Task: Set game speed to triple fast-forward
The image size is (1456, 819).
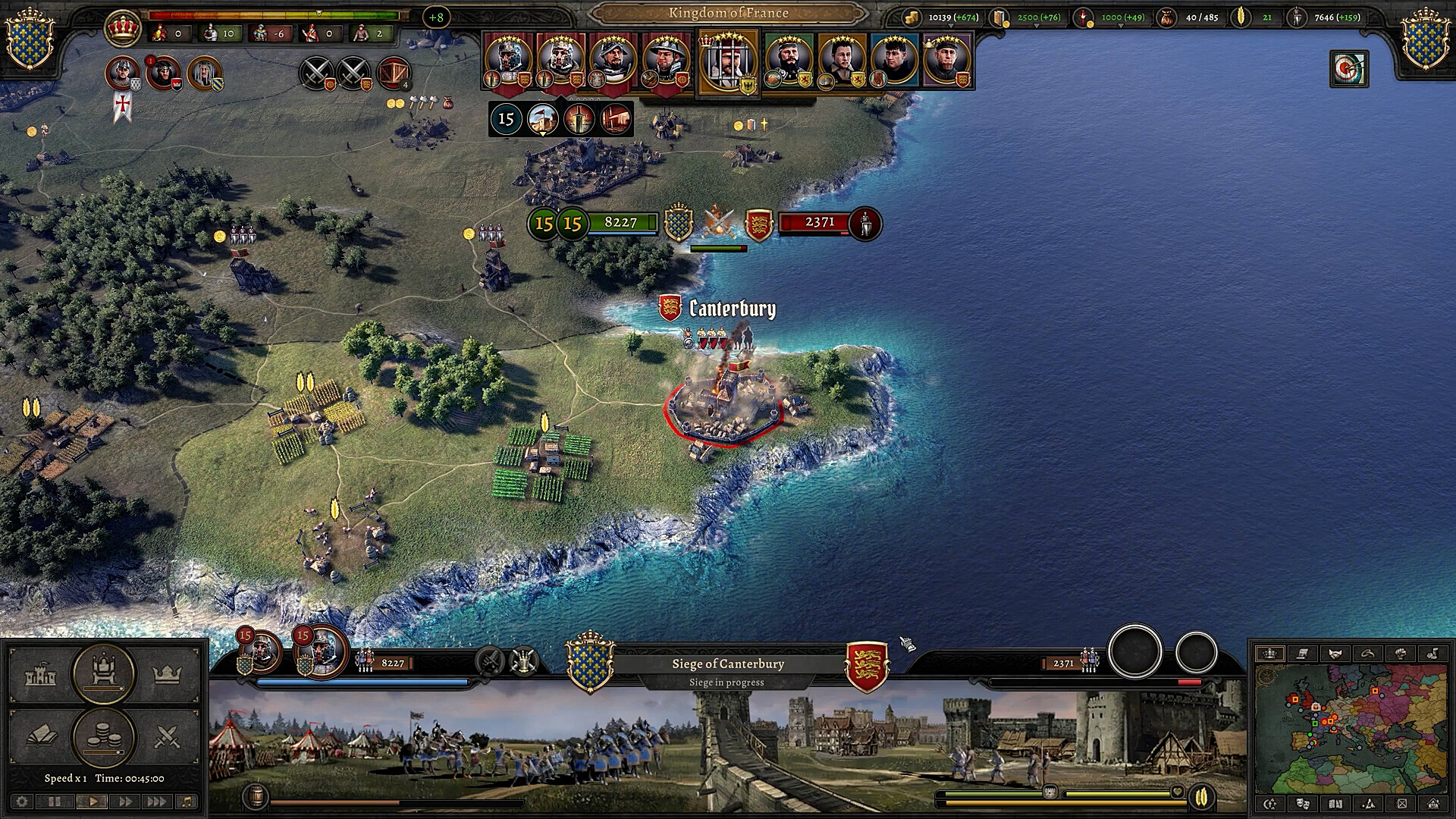Action: 156,802
